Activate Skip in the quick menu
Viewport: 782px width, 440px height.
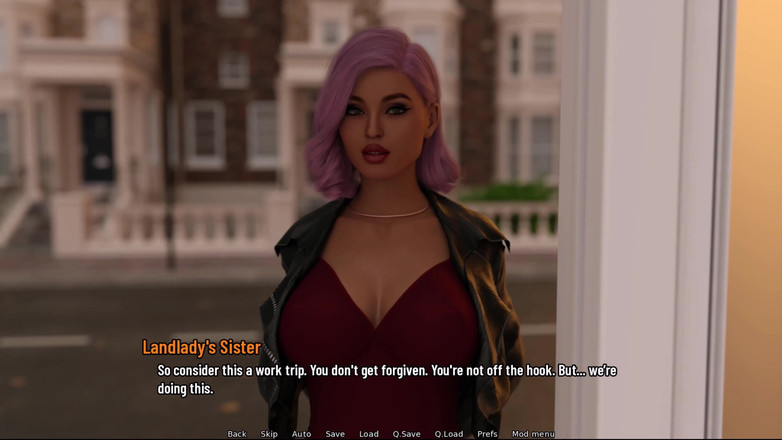click(269, 434)
